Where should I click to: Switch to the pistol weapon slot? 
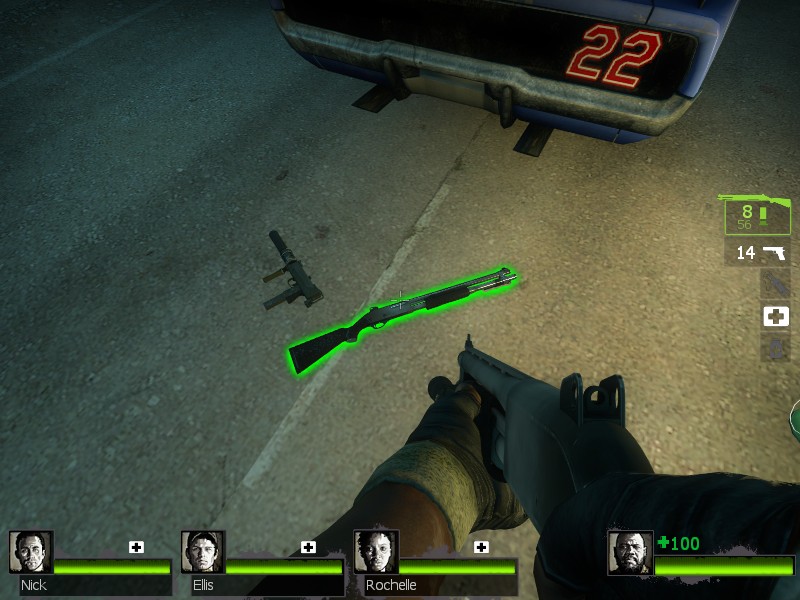click(x=757, y=253)
